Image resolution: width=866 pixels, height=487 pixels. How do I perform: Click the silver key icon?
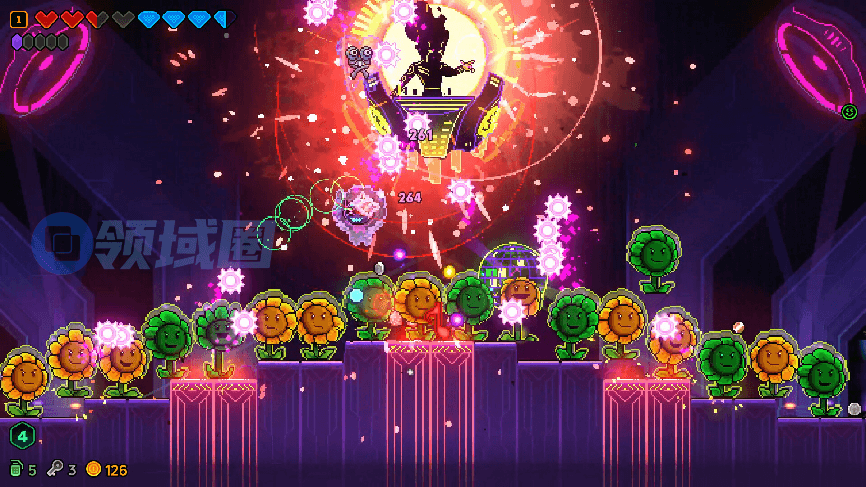[56, 469]
